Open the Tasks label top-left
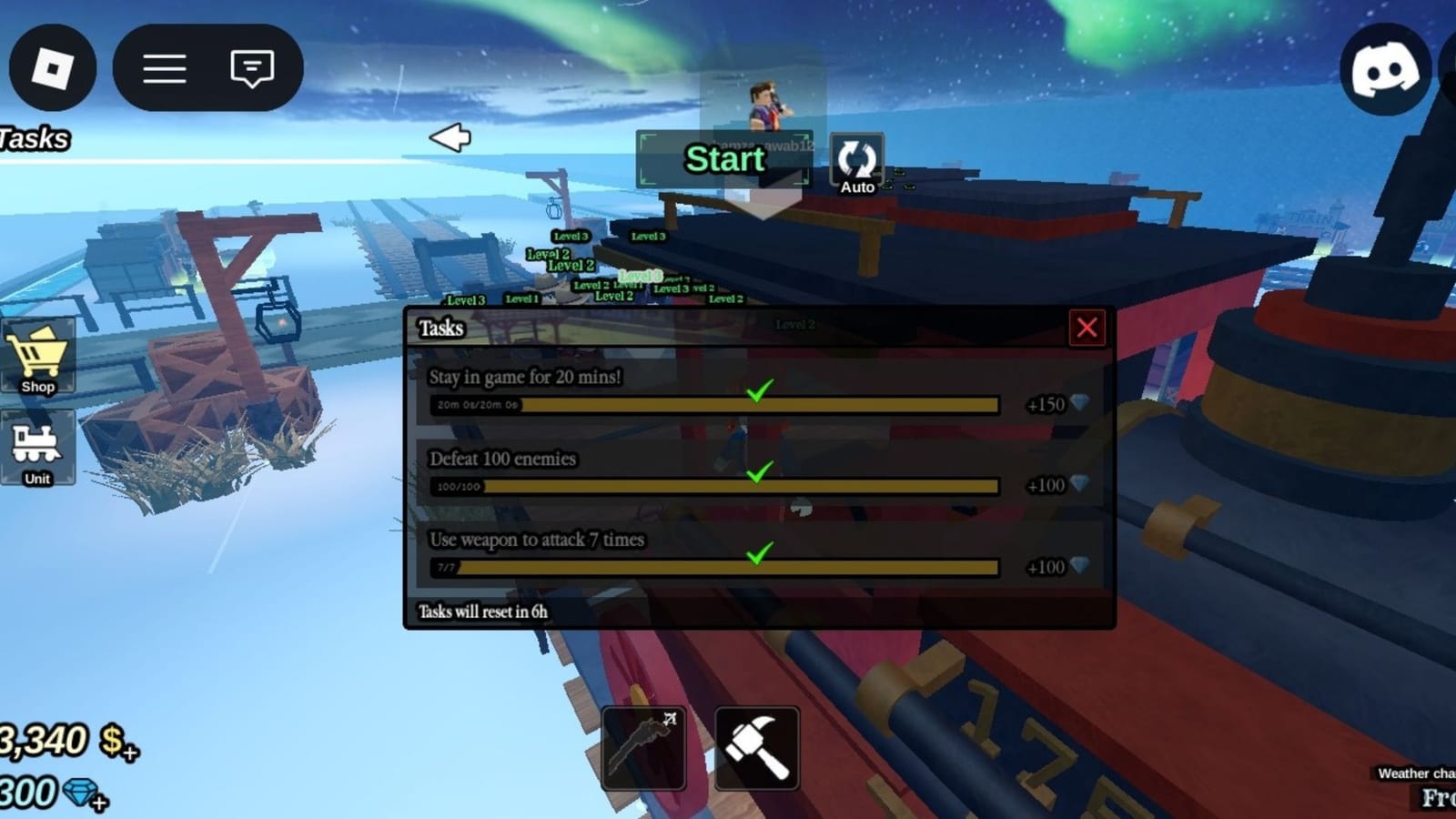1456x819 pixels. (x=35, y=137)
